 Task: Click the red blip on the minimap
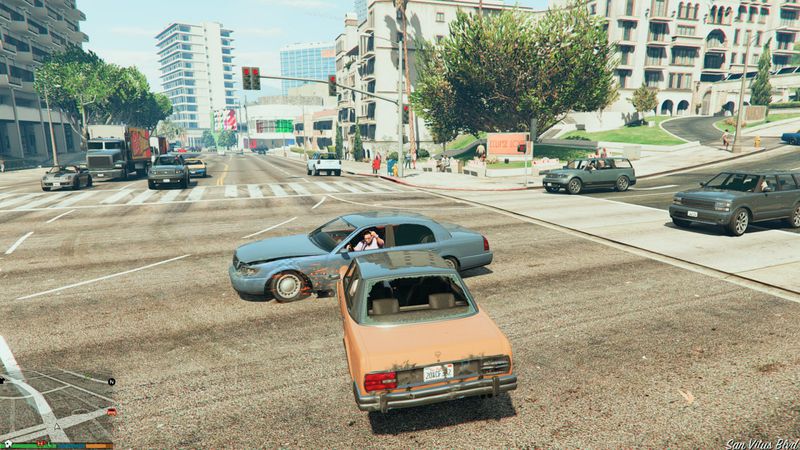[x=111, y=411]
